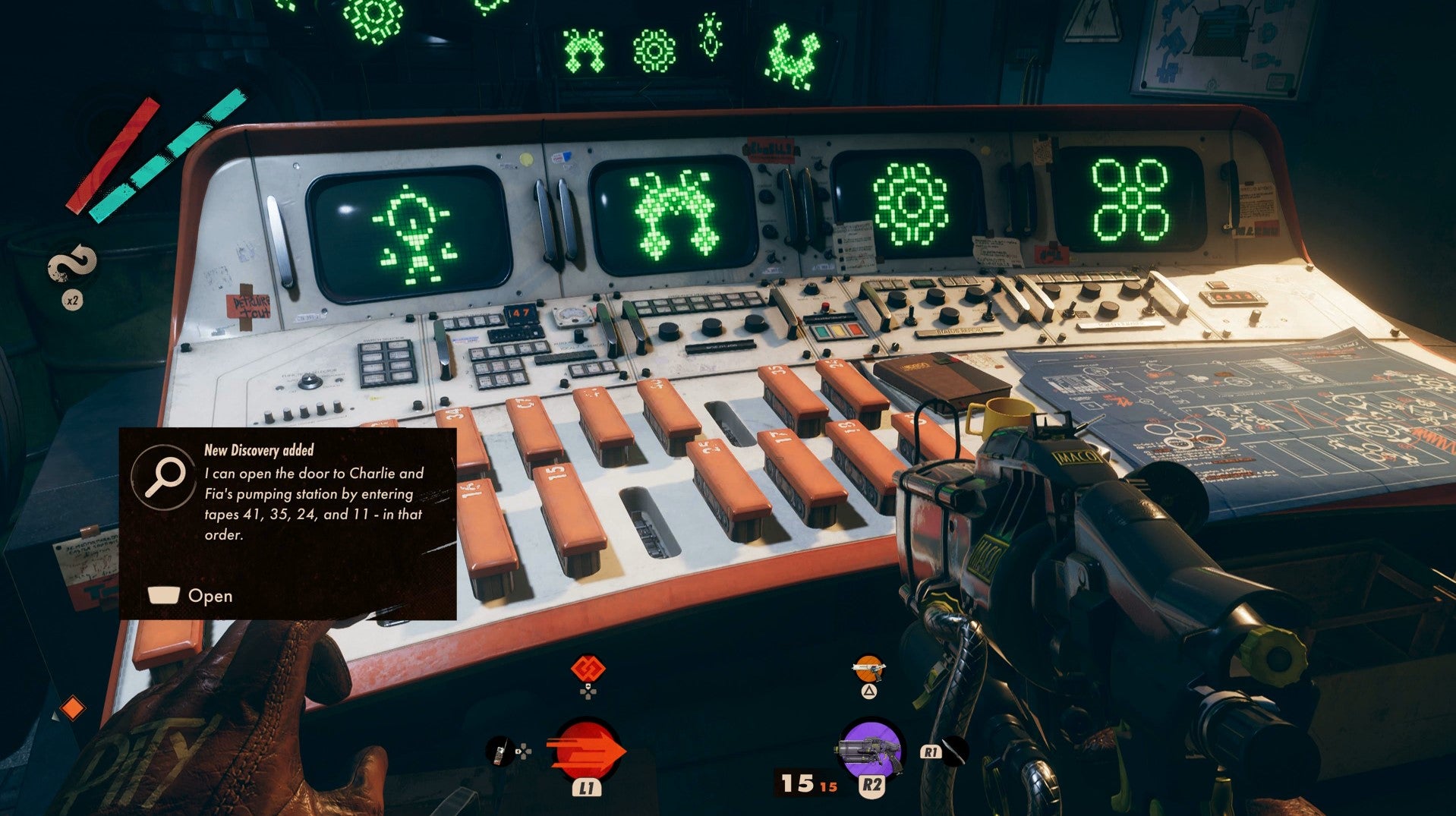This screenshot has height=816, width=1456.
Task: Select the orange alternate slab icon
Action: click(x=590, y=669)
